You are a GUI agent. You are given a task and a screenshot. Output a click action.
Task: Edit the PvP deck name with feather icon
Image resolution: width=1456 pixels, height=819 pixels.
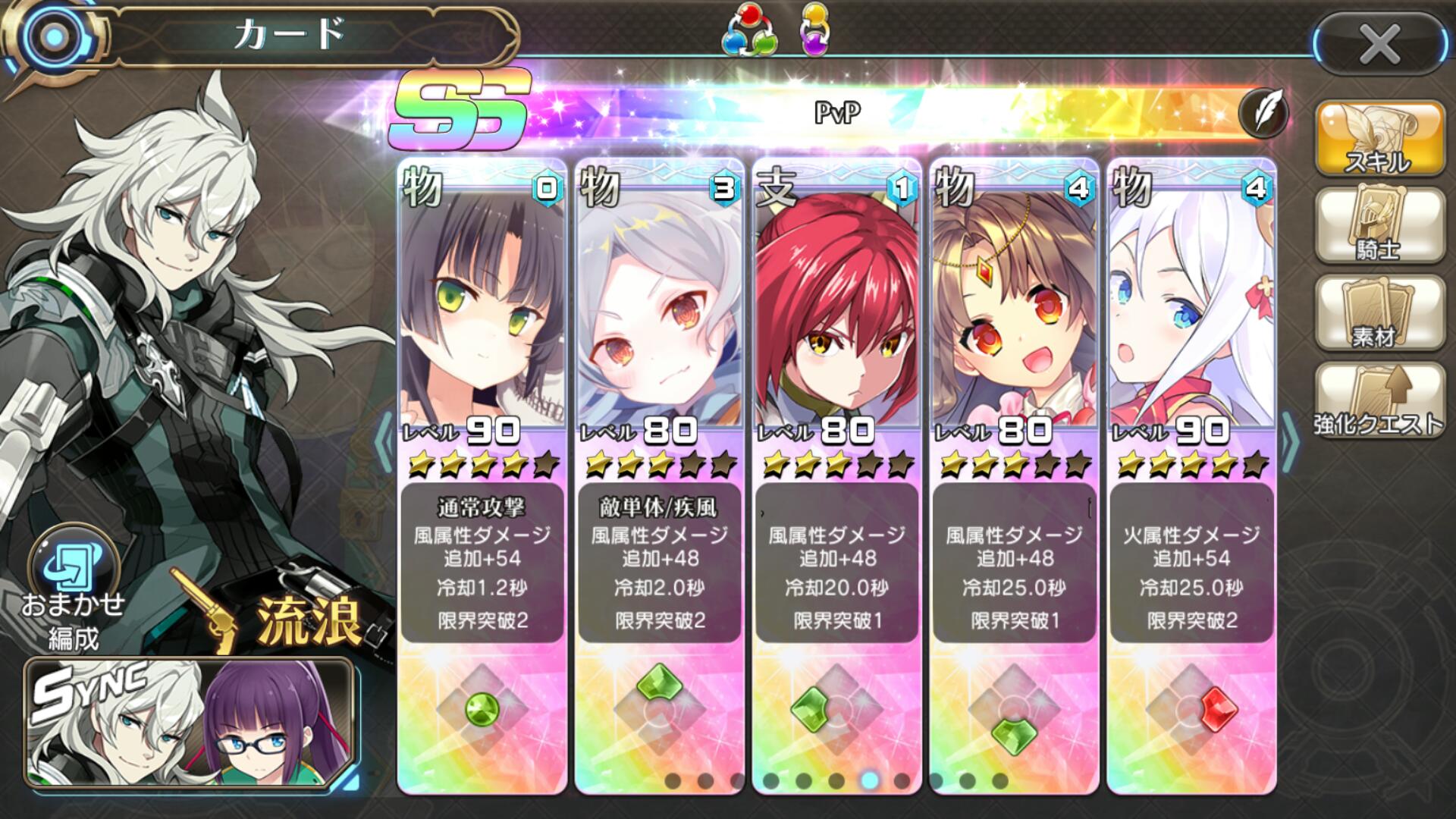click(1263, 114)
